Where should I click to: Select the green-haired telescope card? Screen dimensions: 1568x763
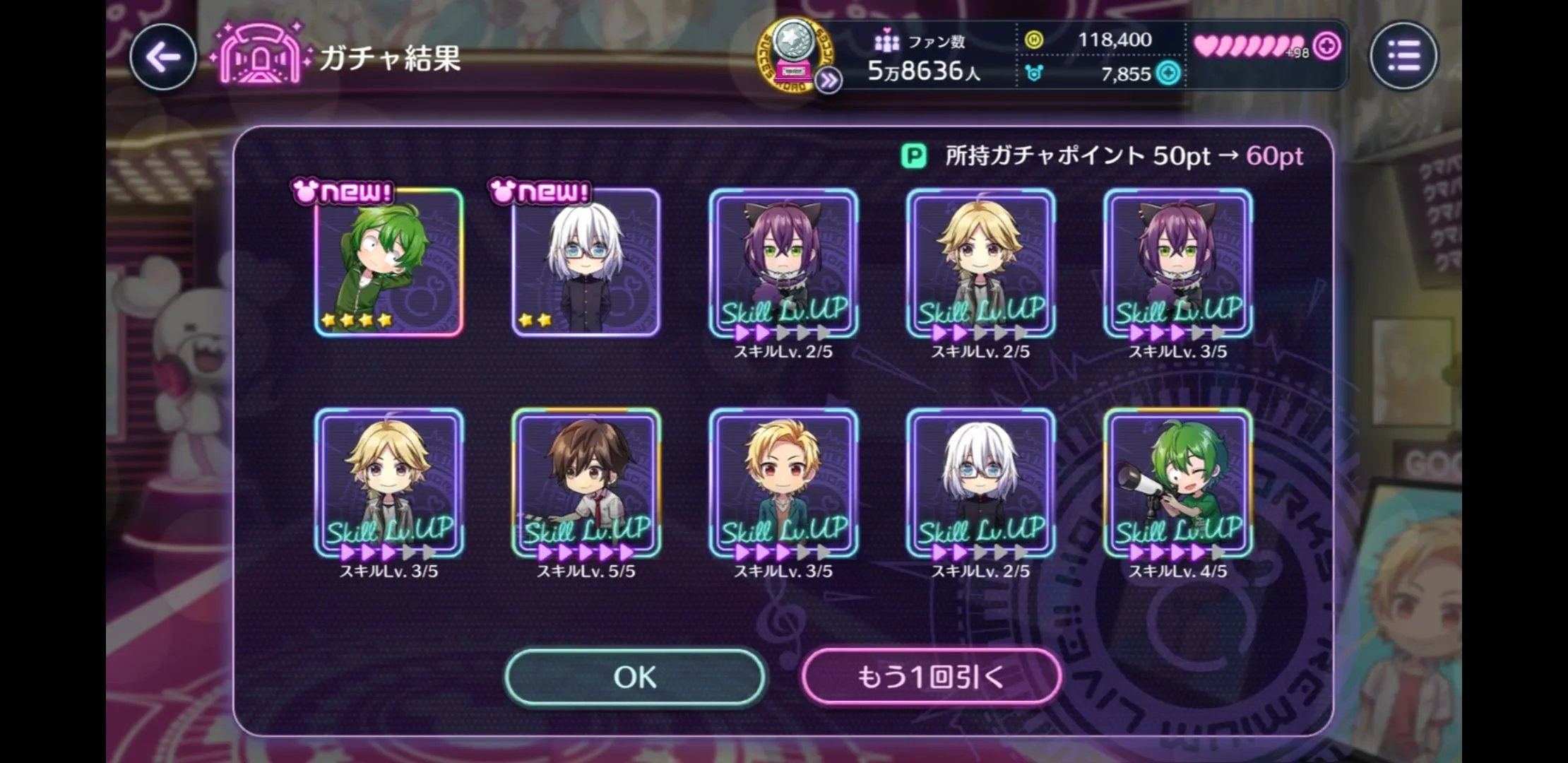tap(1178, 483)
